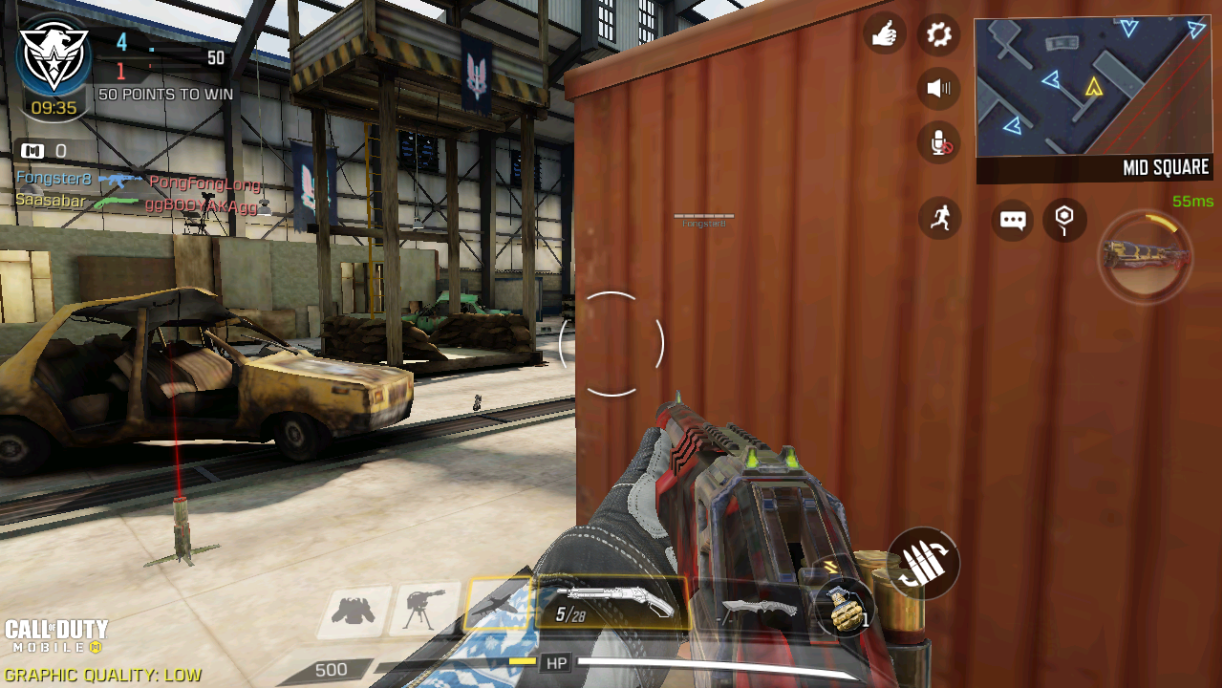Viewport: 1222px width, 688px height.
Task: Toggle the speaker voice chat audio
Action: (x=938, y=89)
